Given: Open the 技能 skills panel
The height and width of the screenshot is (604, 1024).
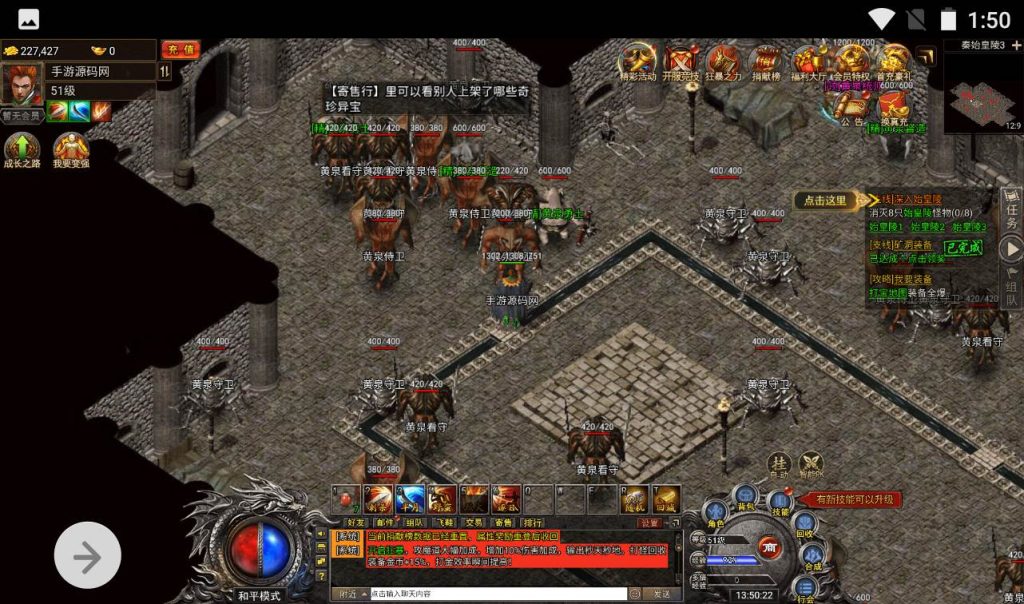Looking at the screenshot, I should tap(780, 503).
